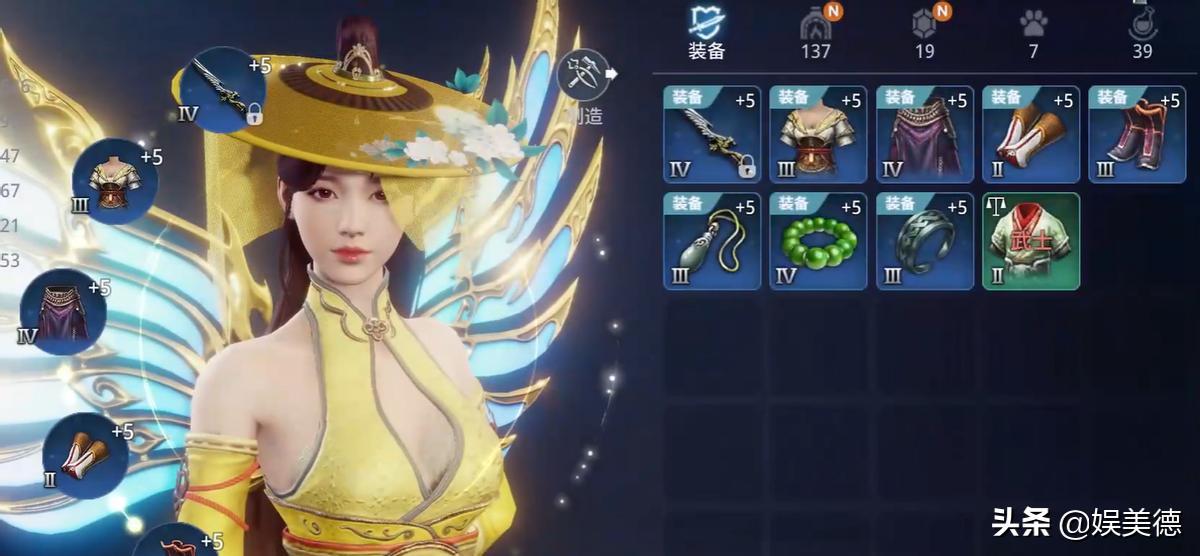The image size is (1200, 556).
Task: Click the equipped chest armor slot beside character
Action: pyautogui.click(x=115, y=181)
